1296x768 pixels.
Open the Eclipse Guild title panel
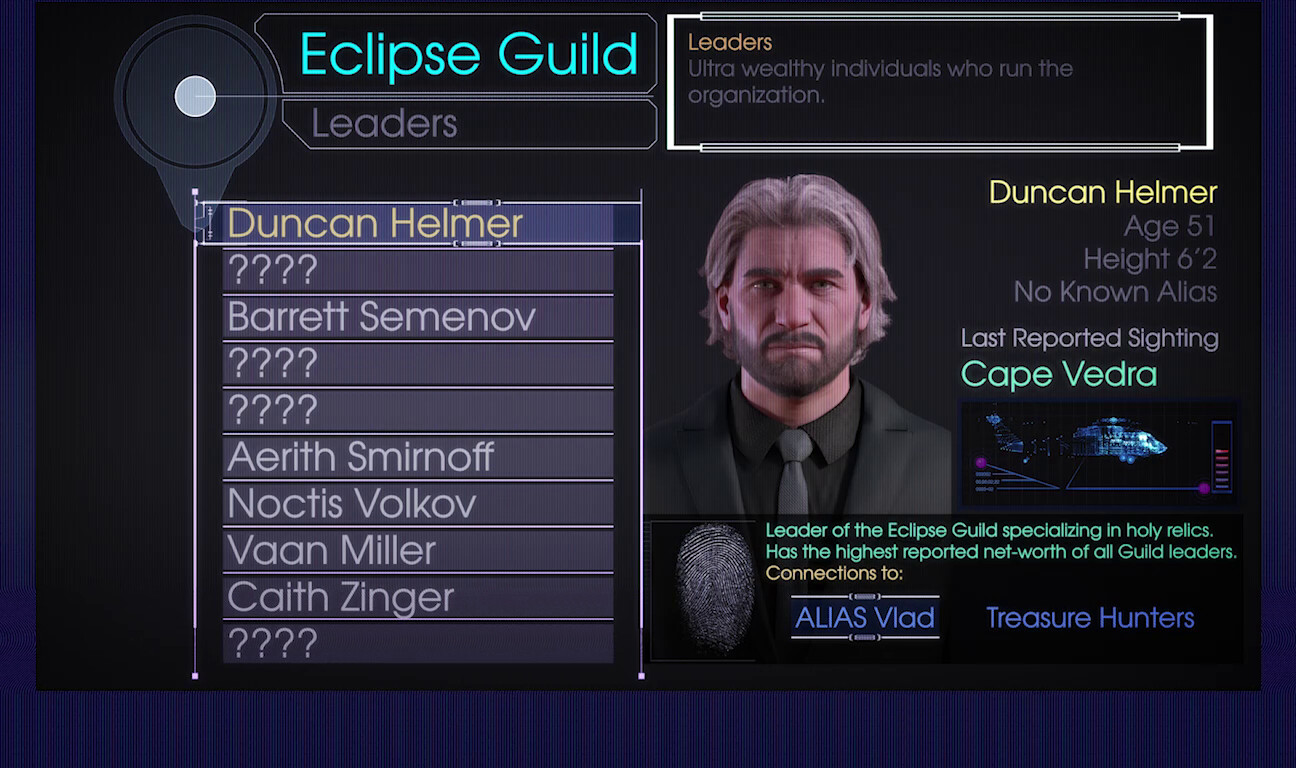(469, 56)
